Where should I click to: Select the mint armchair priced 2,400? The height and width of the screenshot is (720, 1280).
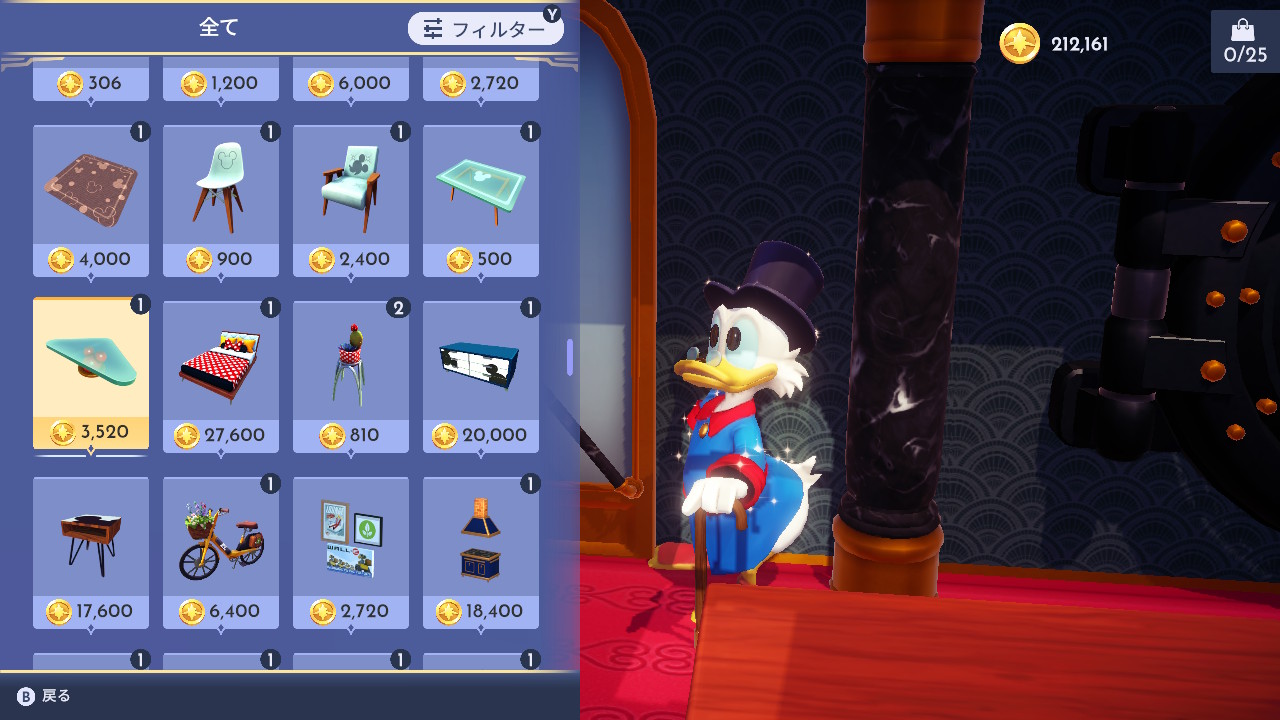(x=351, y=200)
